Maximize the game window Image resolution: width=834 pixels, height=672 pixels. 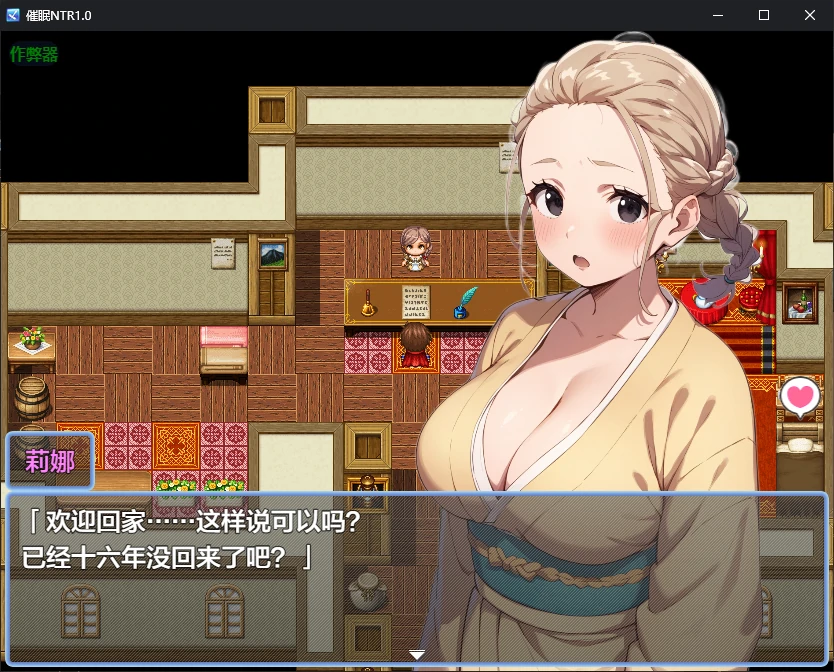pyautogui.click(x=763, y=15)
